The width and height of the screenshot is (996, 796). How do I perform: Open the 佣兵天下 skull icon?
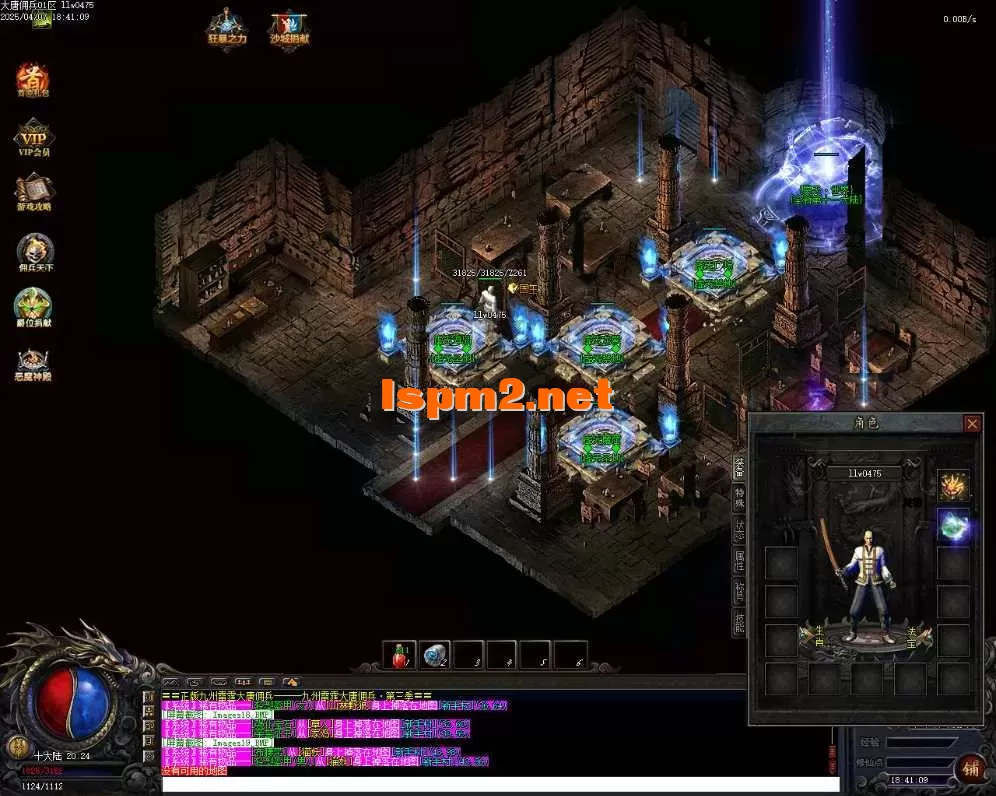[x=34, y=250]
